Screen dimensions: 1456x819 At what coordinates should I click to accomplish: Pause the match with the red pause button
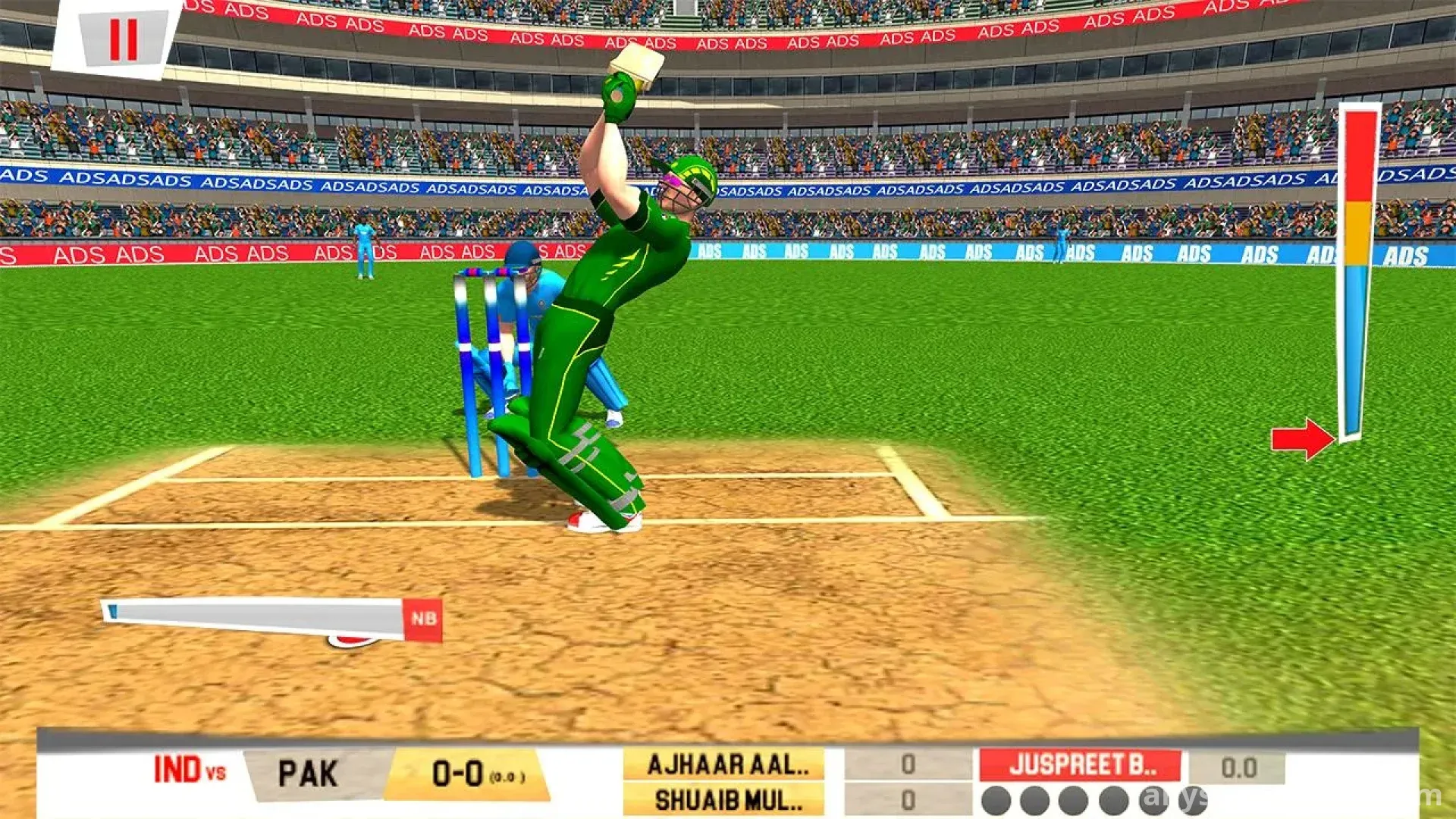(x=123, y=39)
